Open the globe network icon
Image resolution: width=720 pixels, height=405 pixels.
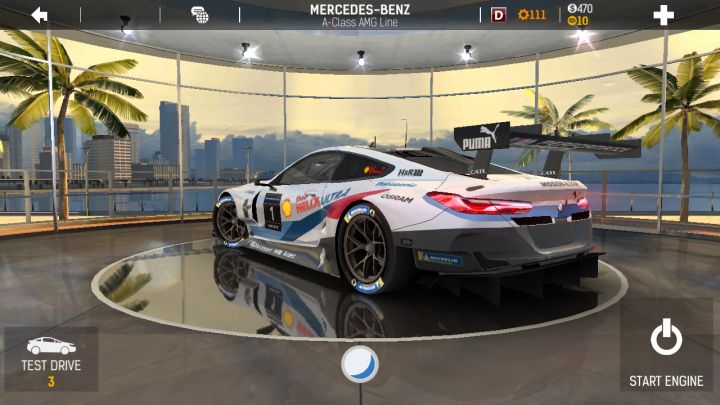pyautogui.click(x=200, y=15)
